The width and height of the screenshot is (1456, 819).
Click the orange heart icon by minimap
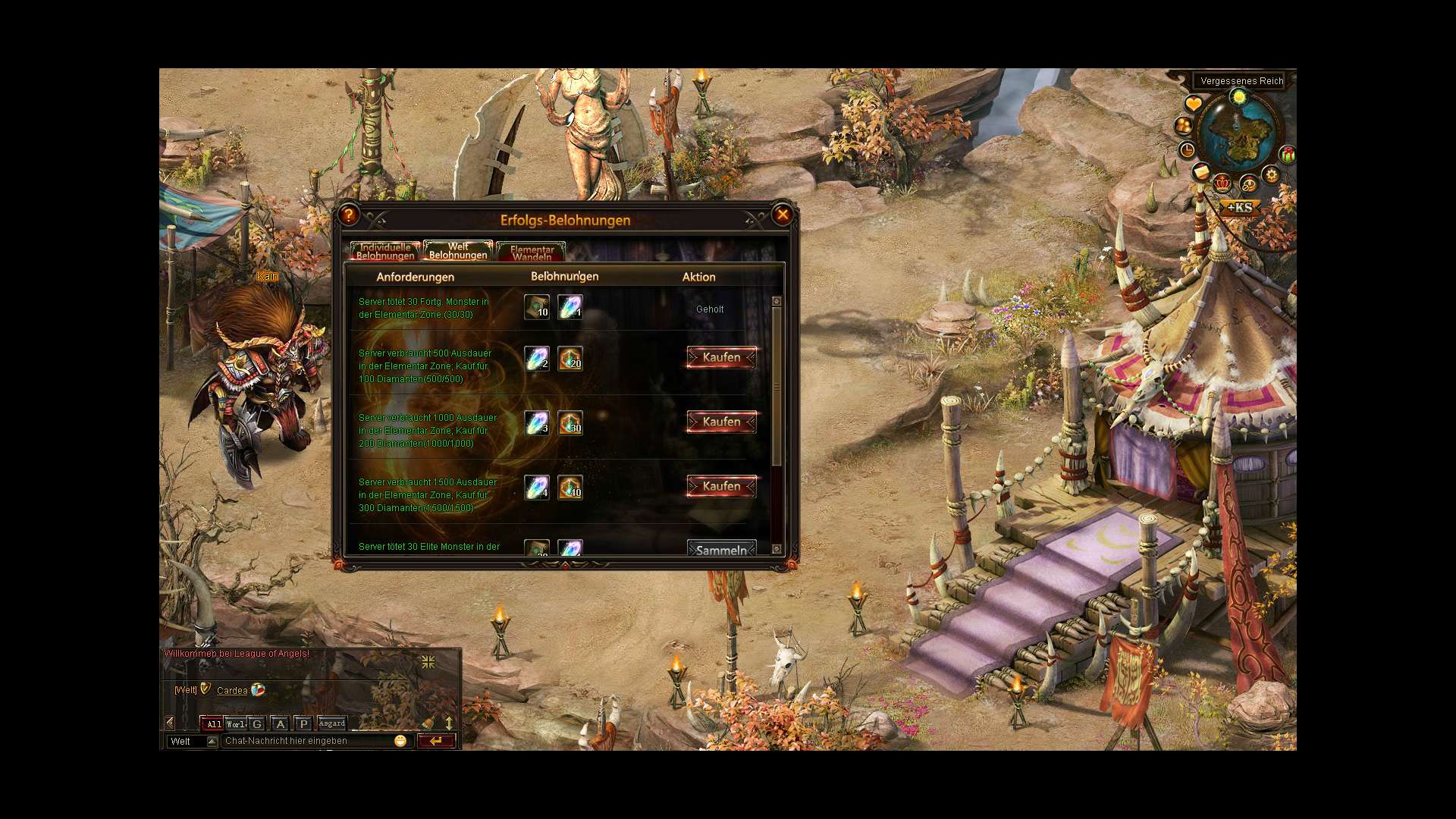pyautogui.click(x=1193, y=104)
